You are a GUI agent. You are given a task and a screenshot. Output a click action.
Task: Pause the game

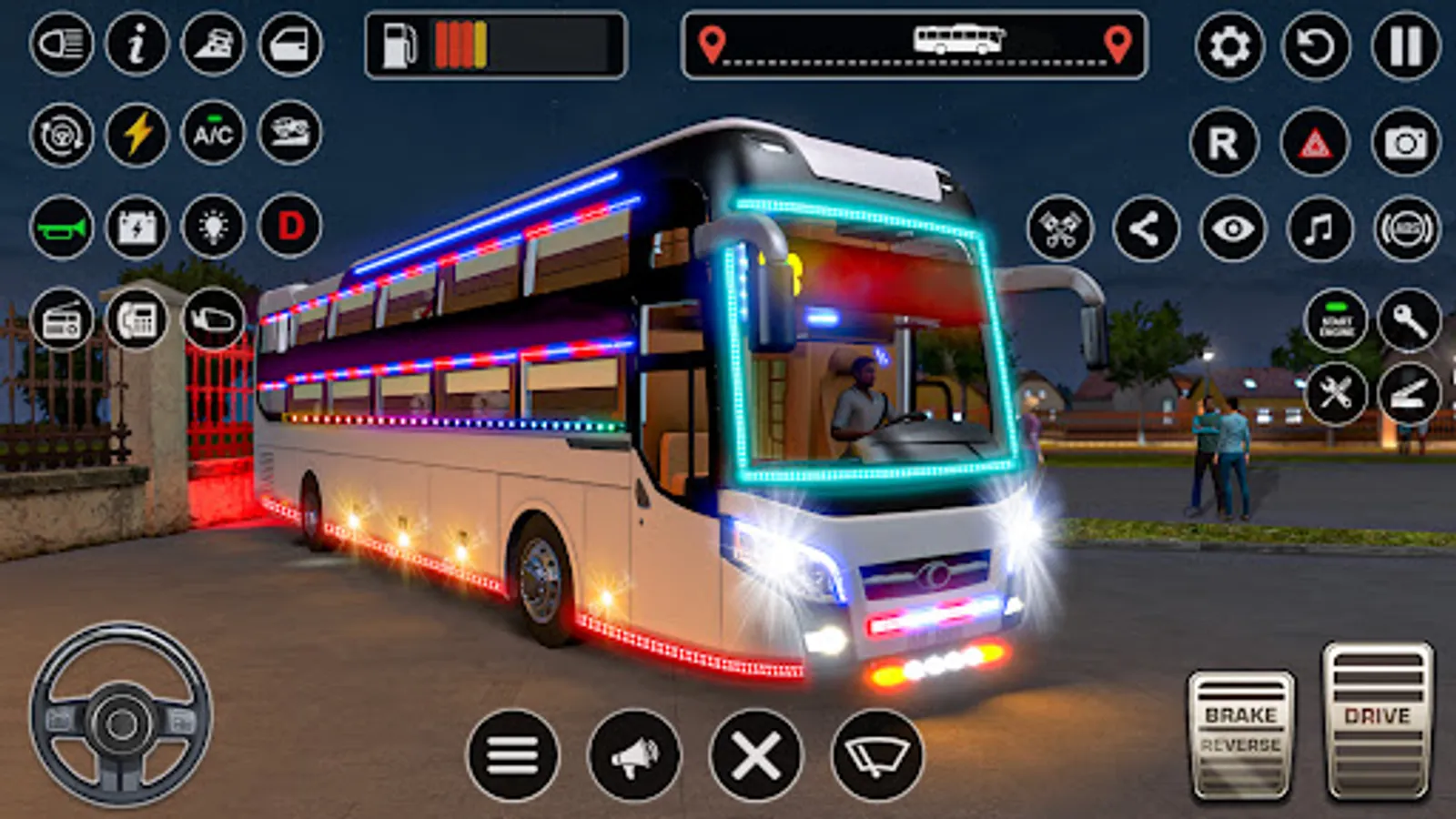[1405, 45]
